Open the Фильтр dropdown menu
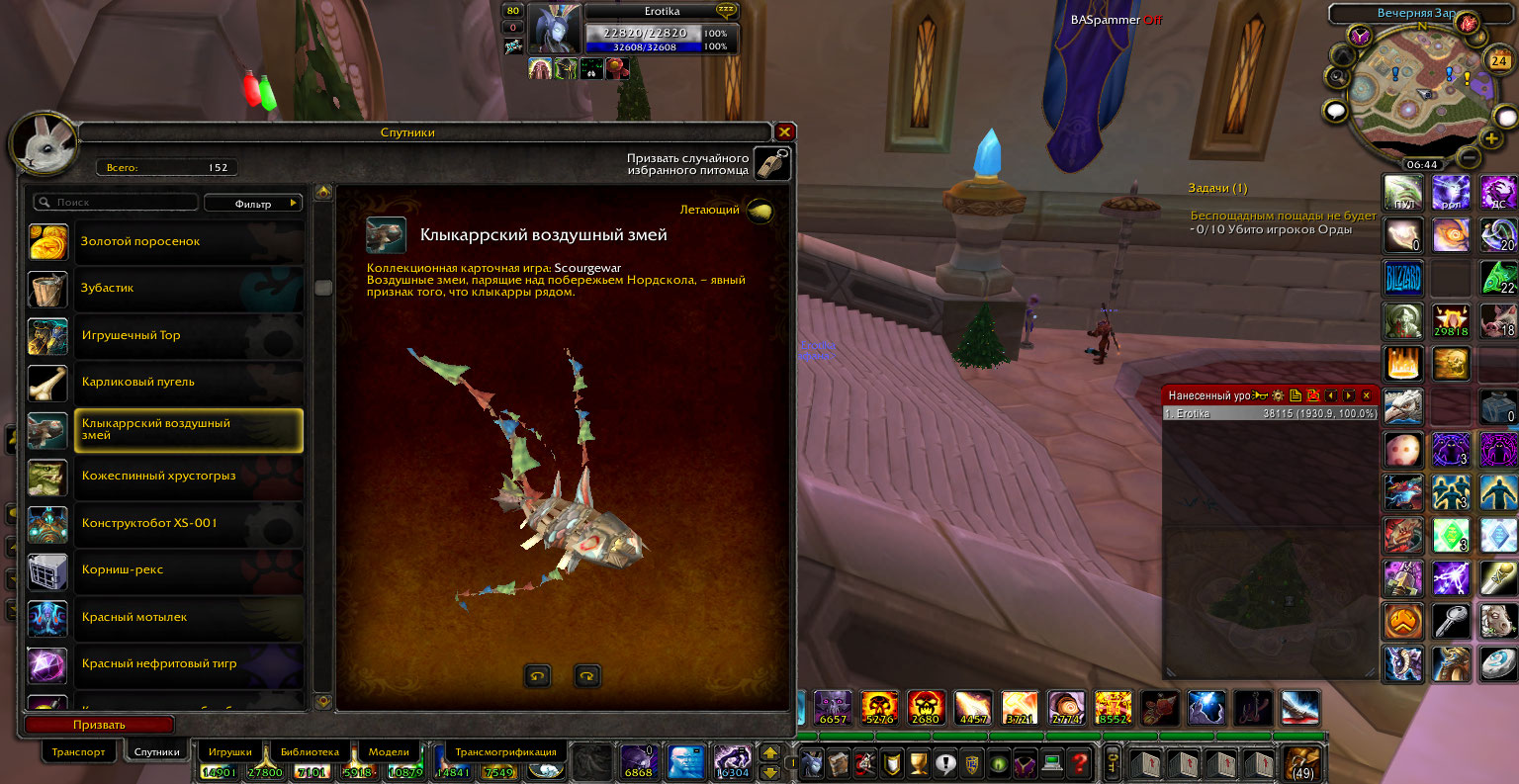This screenshot has width=1519, height=784. click(253, 203)
